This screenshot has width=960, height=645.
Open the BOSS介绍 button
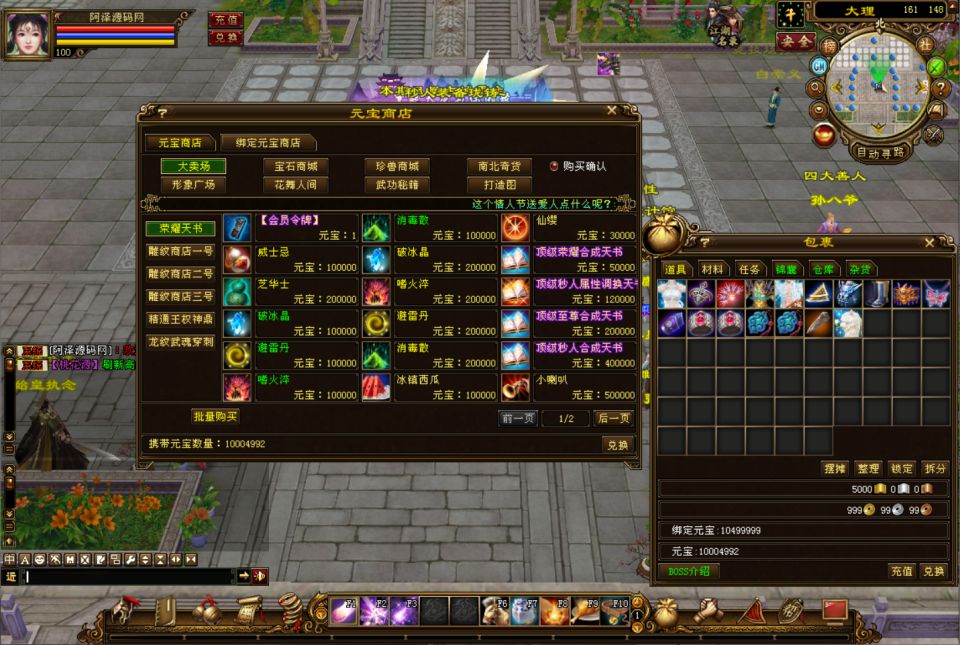pyautogui.click(x=689, y=571)
